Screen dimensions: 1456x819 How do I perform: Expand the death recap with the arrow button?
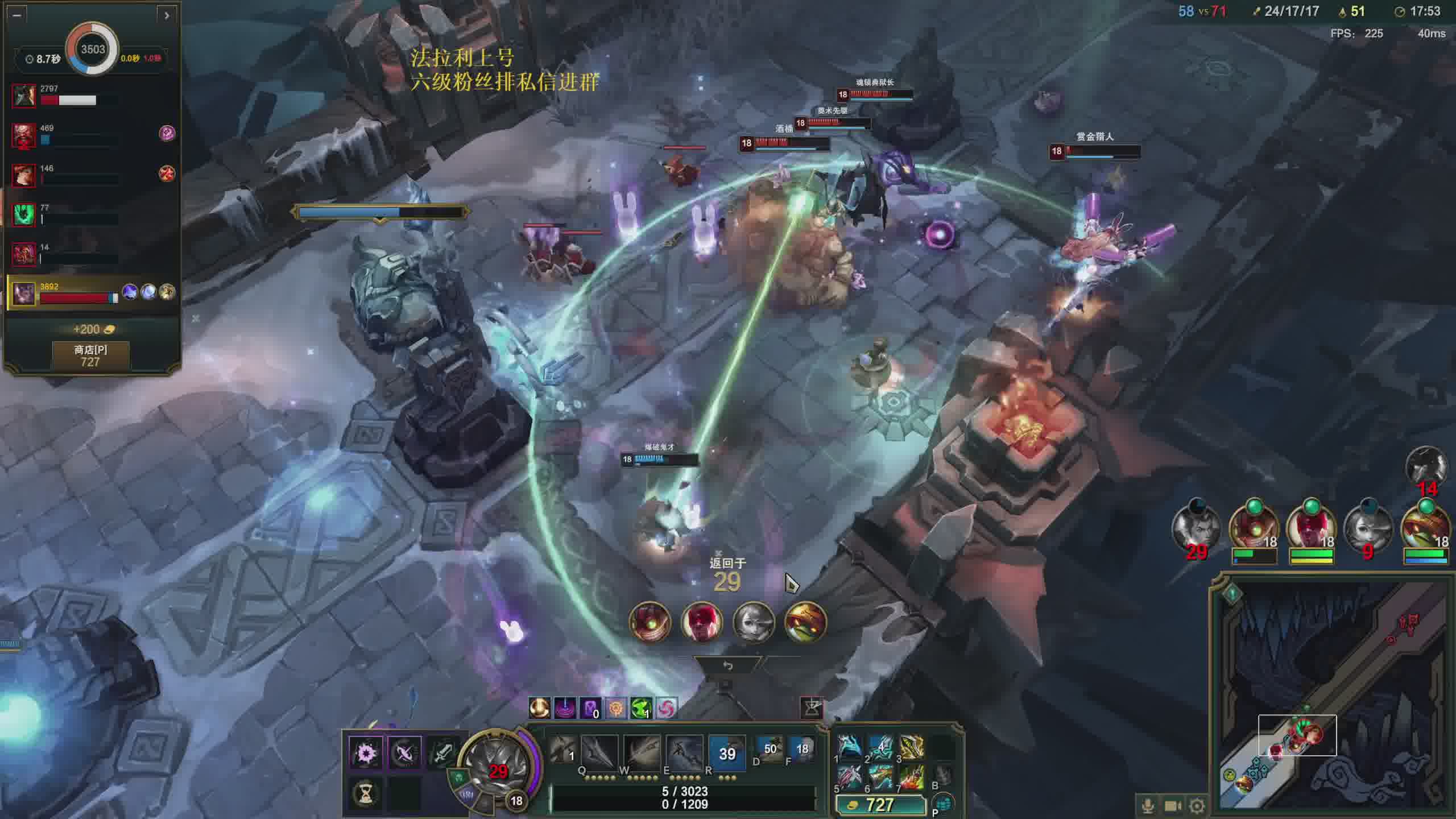click(x=167, y=15)
